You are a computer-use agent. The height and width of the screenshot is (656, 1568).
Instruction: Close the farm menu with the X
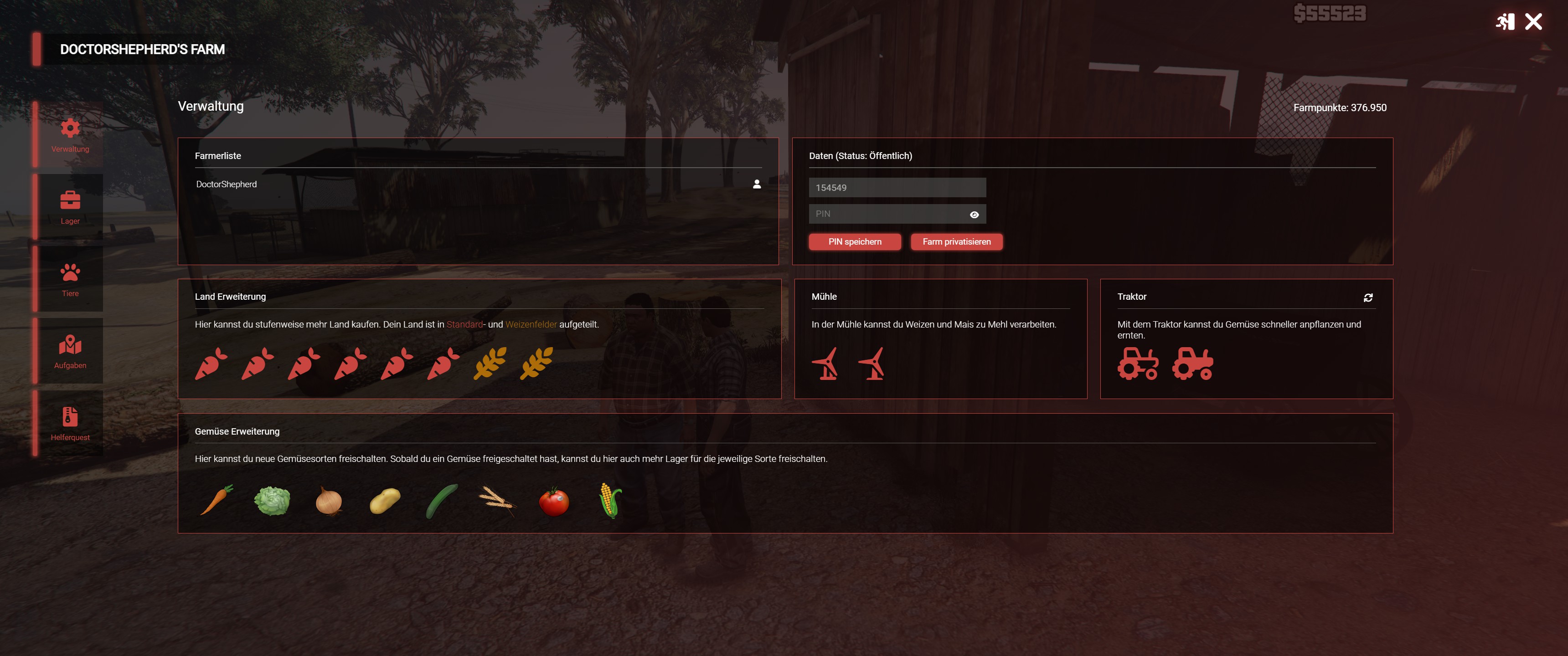click(x=1533, y=22)
